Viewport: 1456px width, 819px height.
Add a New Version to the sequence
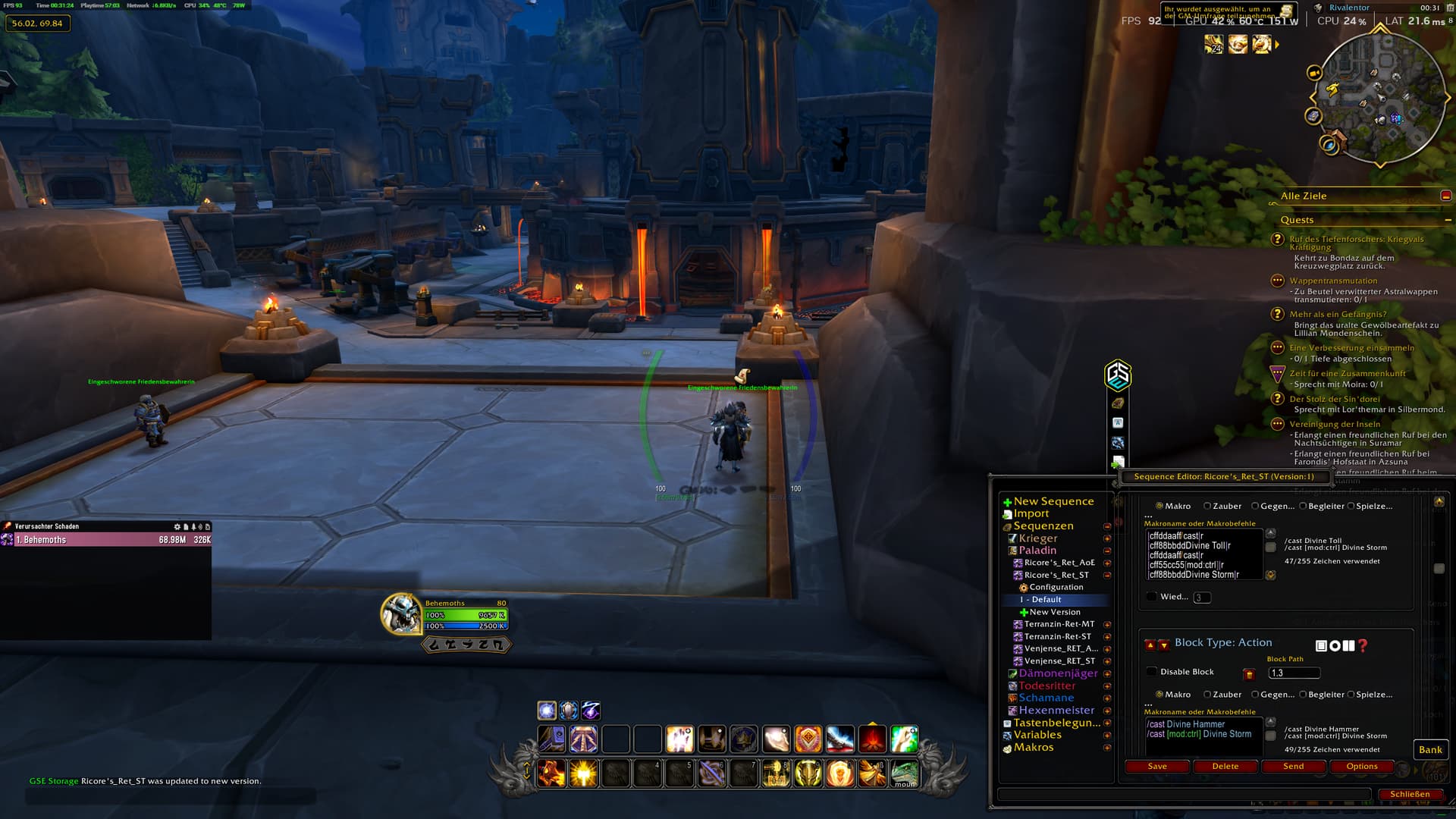(1054, 612)
